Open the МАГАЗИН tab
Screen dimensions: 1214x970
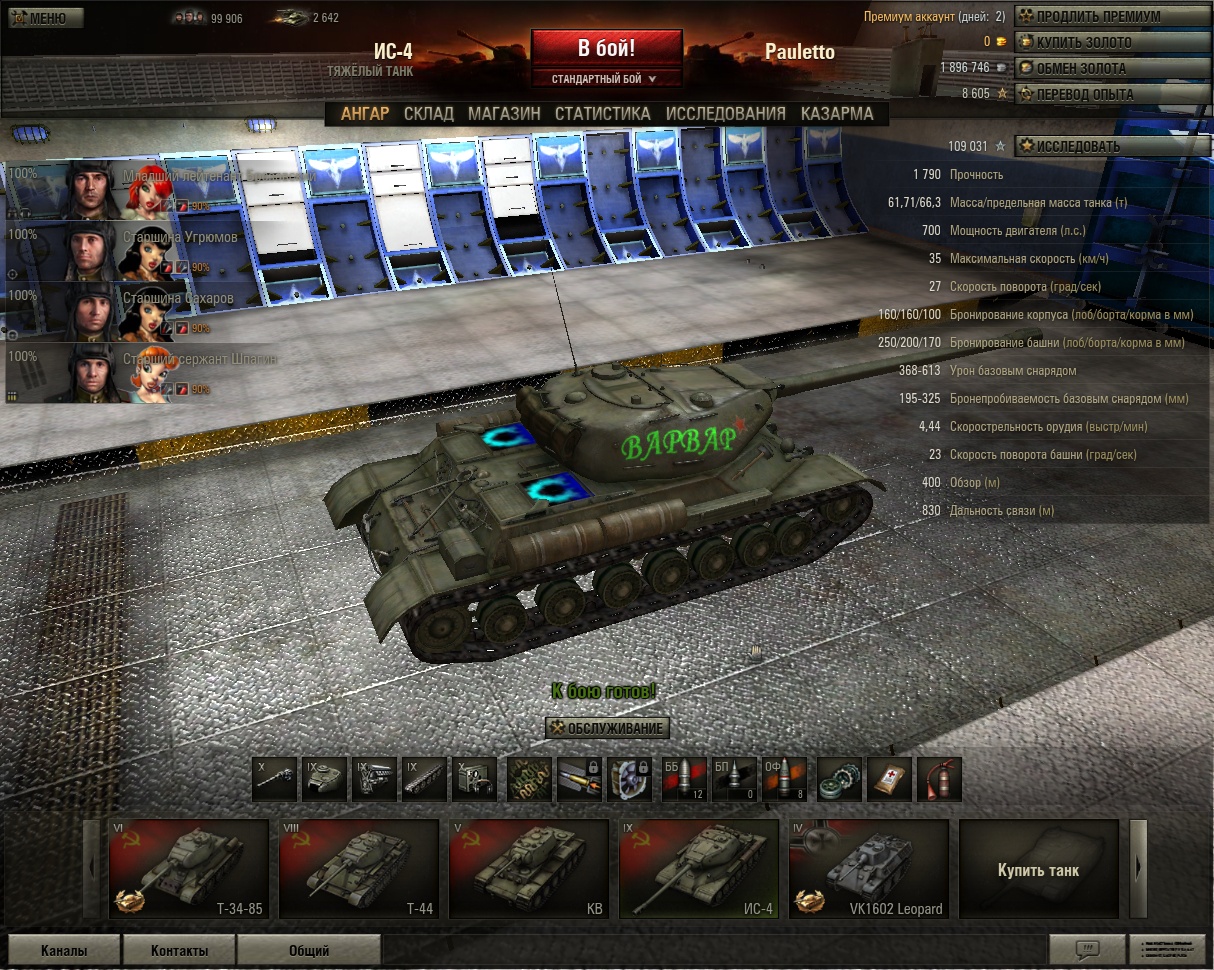504,114
